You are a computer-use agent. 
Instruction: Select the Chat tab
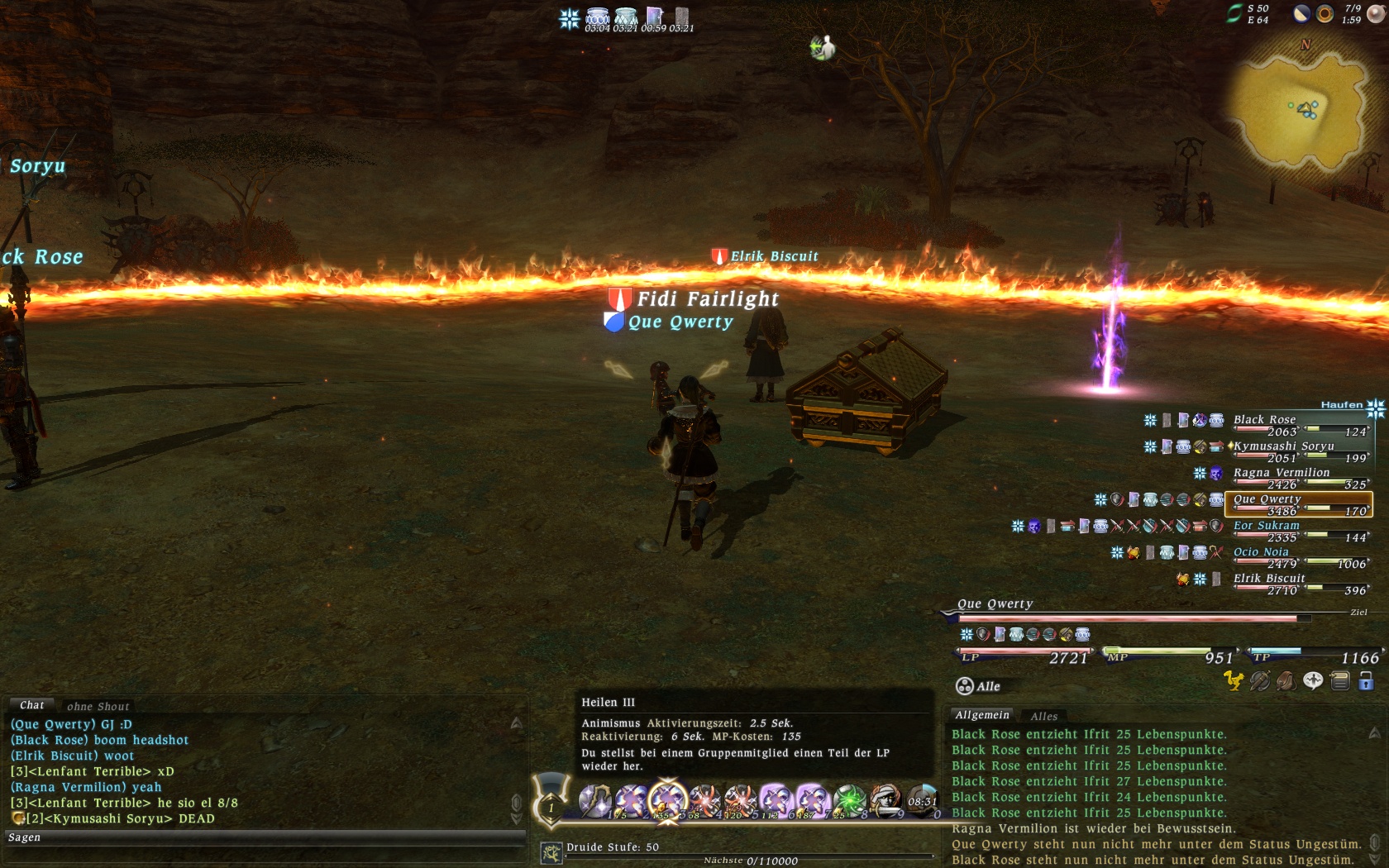(31, 705)
